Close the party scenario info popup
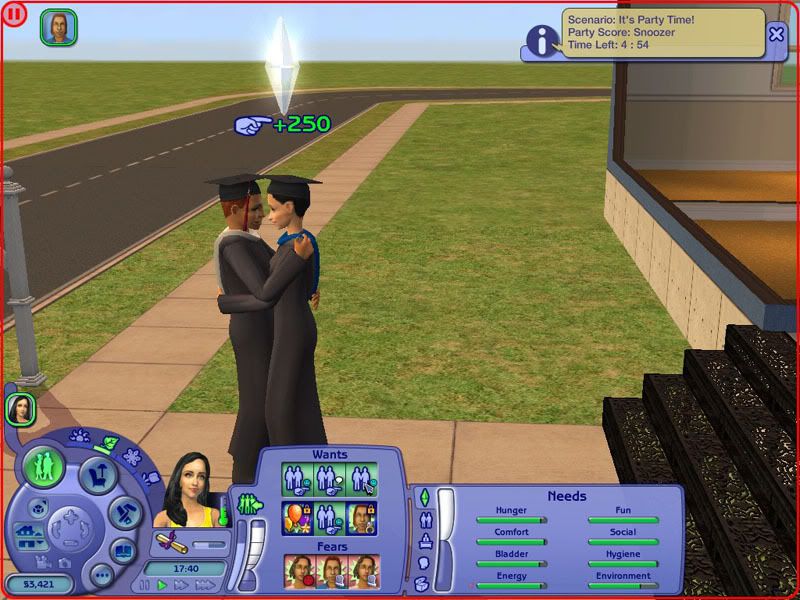Viewport: 800px width, 600px height. (777, 33)
